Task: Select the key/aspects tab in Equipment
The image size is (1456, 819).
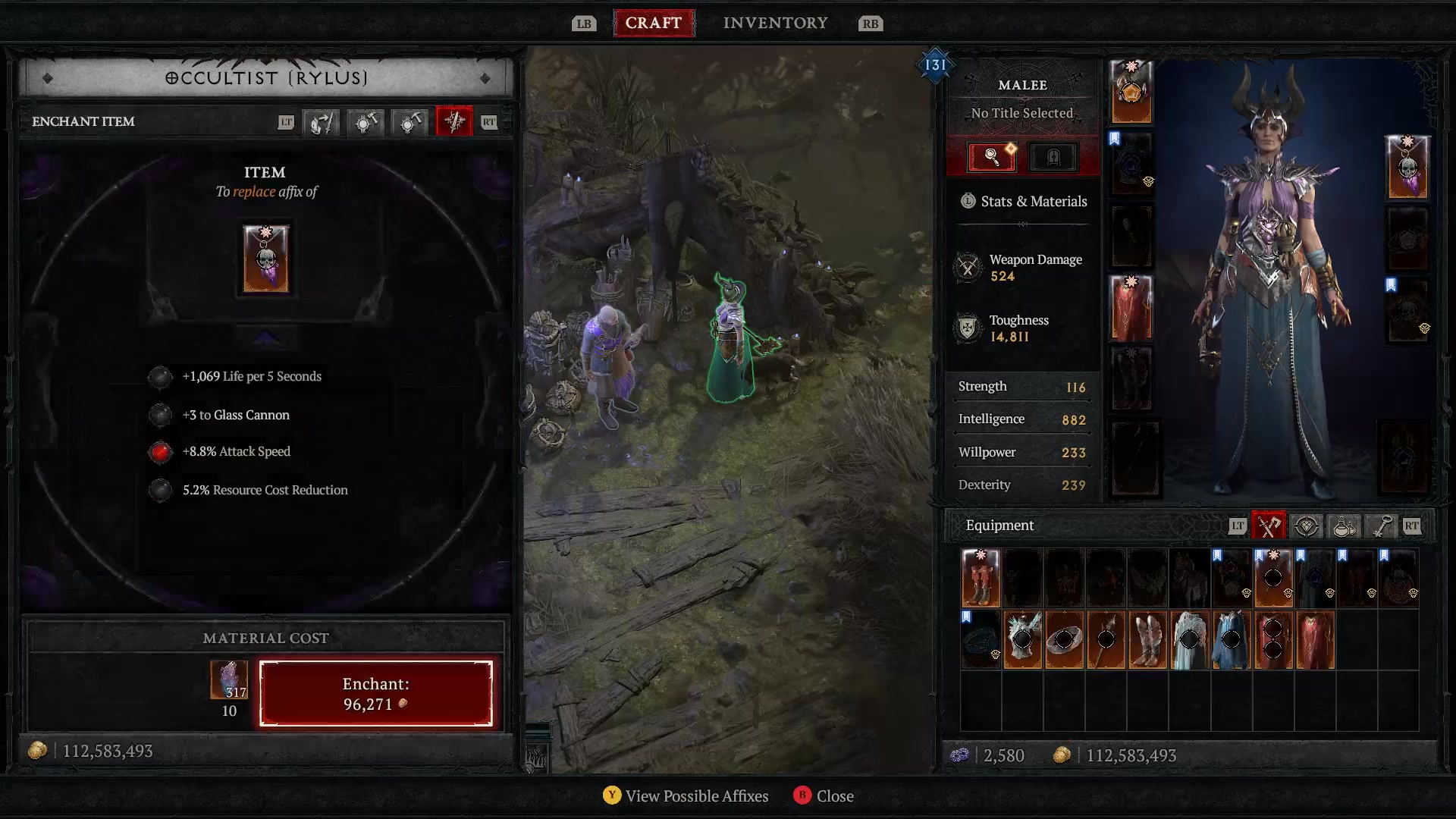Action: pos(1380,526)
